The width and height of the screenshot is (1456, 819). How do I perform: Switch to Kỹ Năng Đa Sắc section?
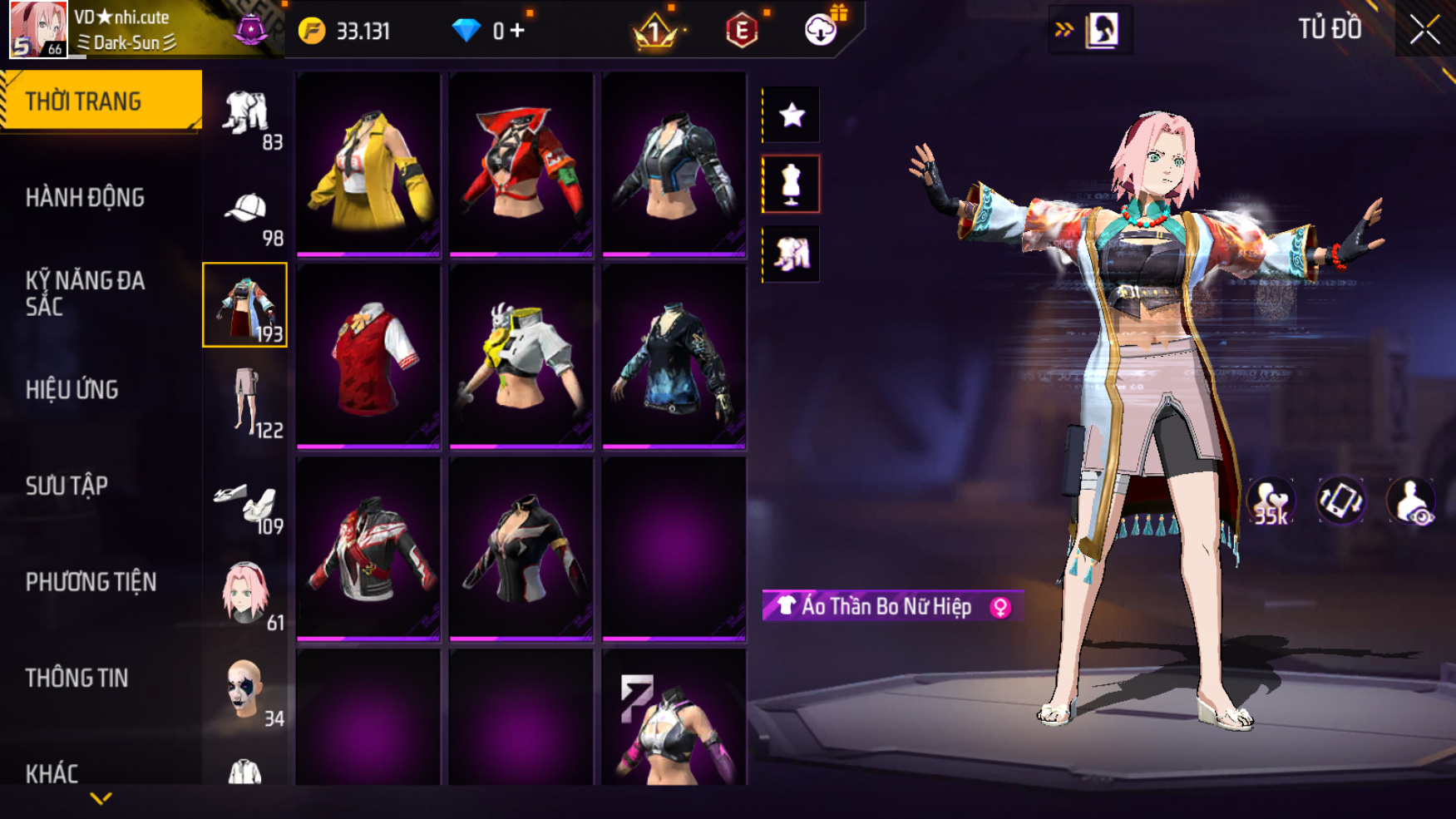(x=85, y=294)
